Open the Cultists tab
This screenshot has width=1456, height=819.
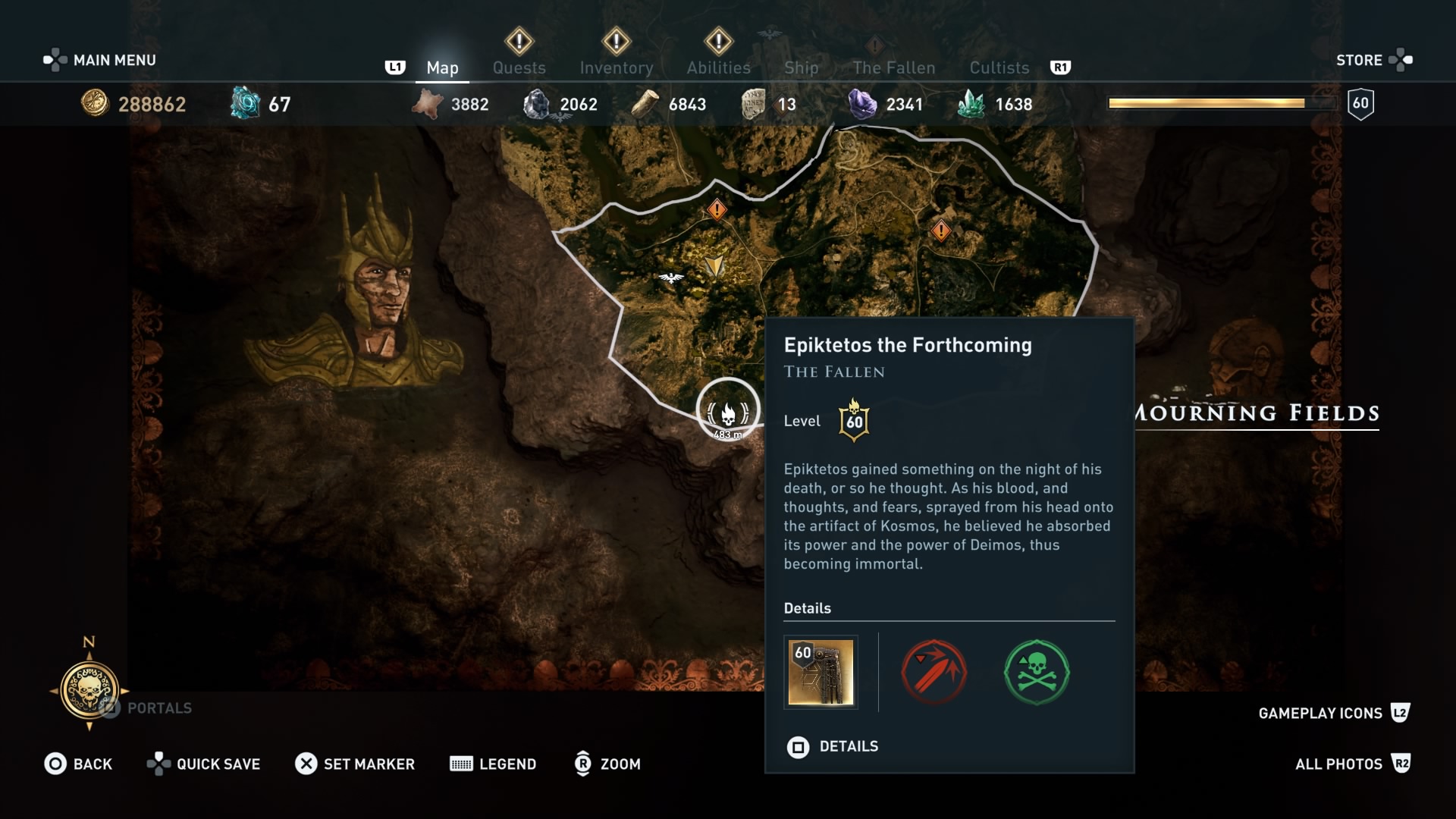click(999, 67)
